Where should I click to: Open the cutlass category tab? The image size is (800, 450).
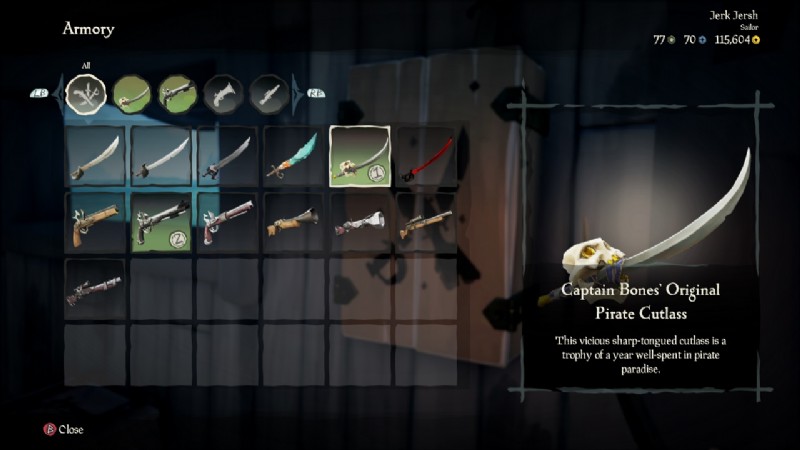coord(132,94)
